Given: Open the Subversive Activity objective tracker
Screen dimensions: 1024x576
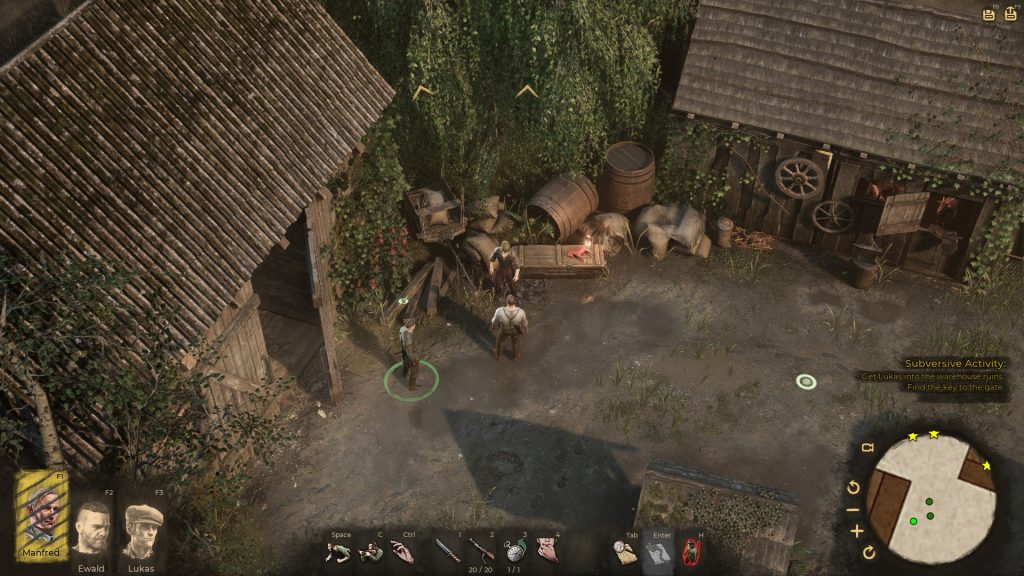Looking at the screenshot, I should pos(953,364).
